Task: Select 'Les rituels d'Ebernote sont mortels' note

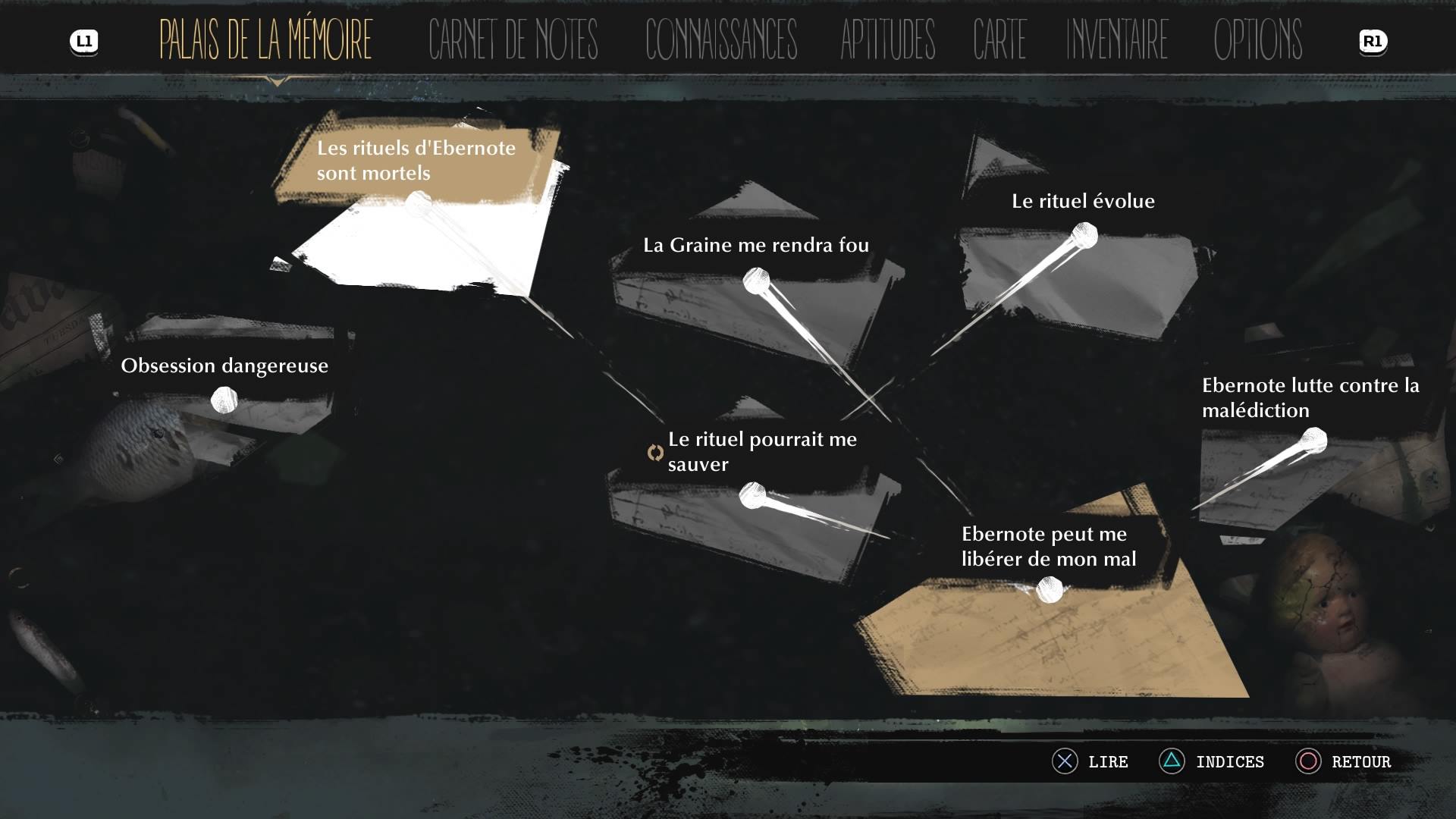Action: tap(416, 161)
